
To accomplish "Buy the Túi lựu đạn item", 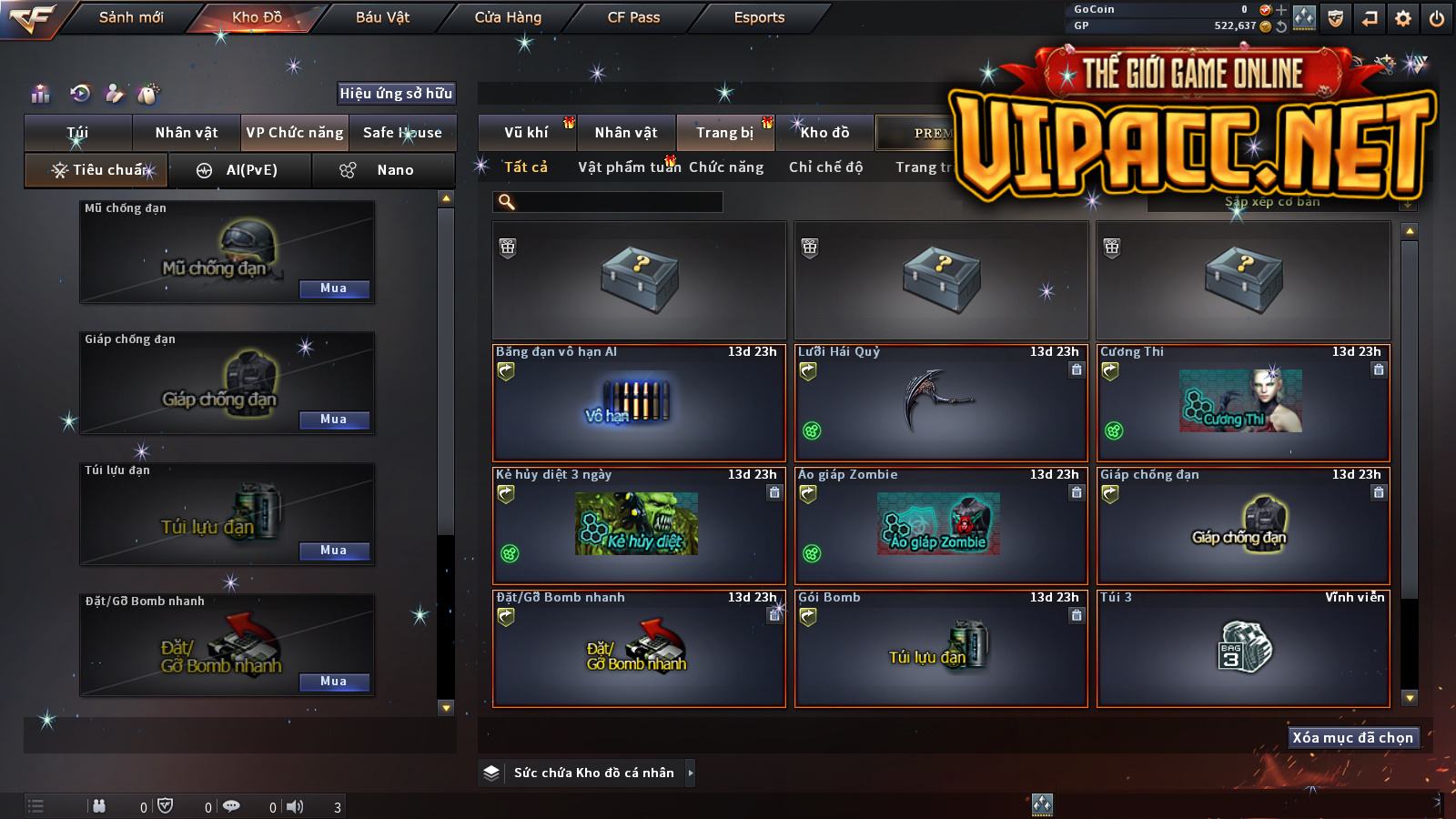I will (334, 551).
